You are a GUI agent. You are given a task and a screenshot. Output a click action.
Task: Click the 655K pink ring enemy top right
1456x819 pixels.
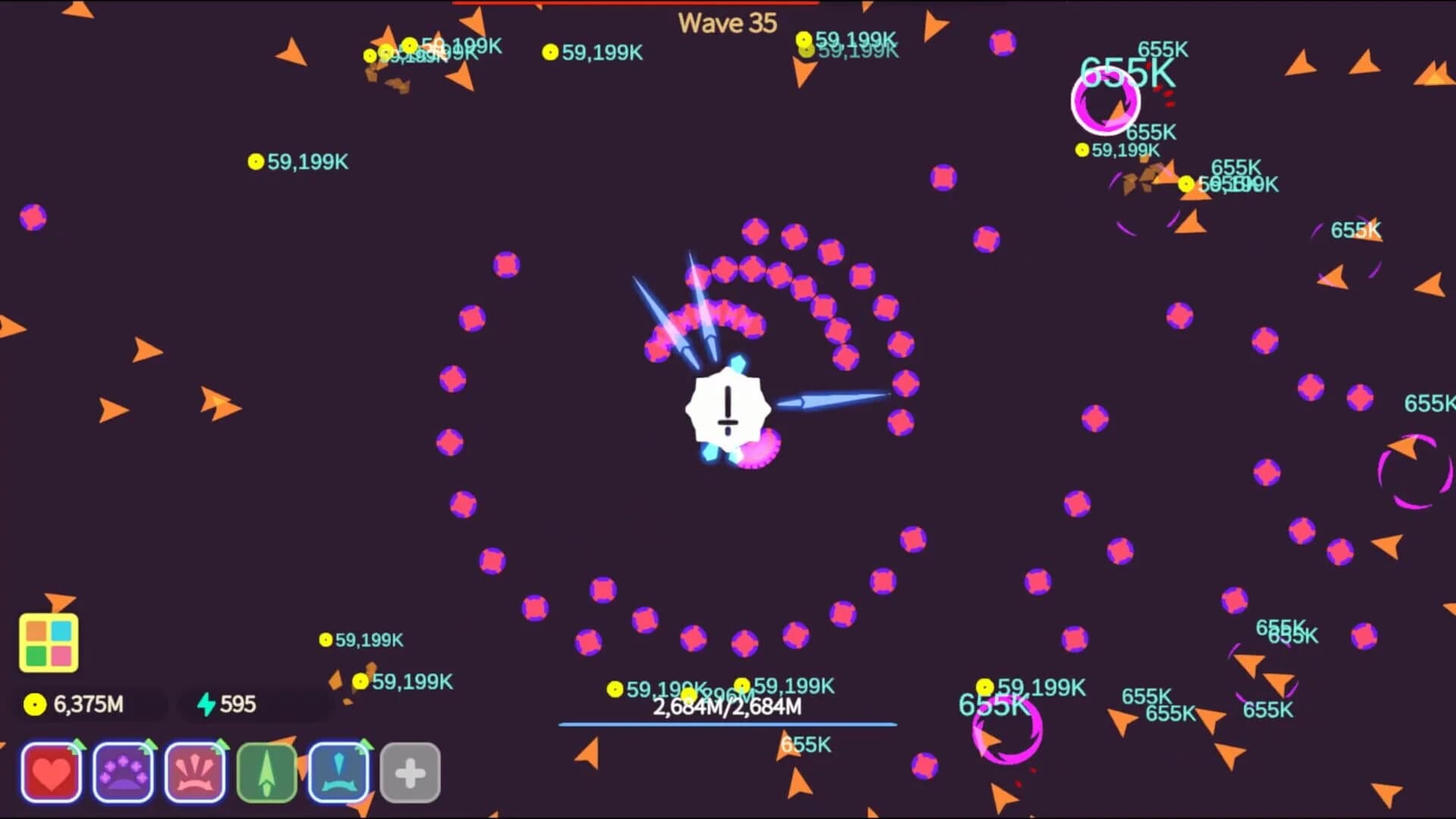point(1106,102)
